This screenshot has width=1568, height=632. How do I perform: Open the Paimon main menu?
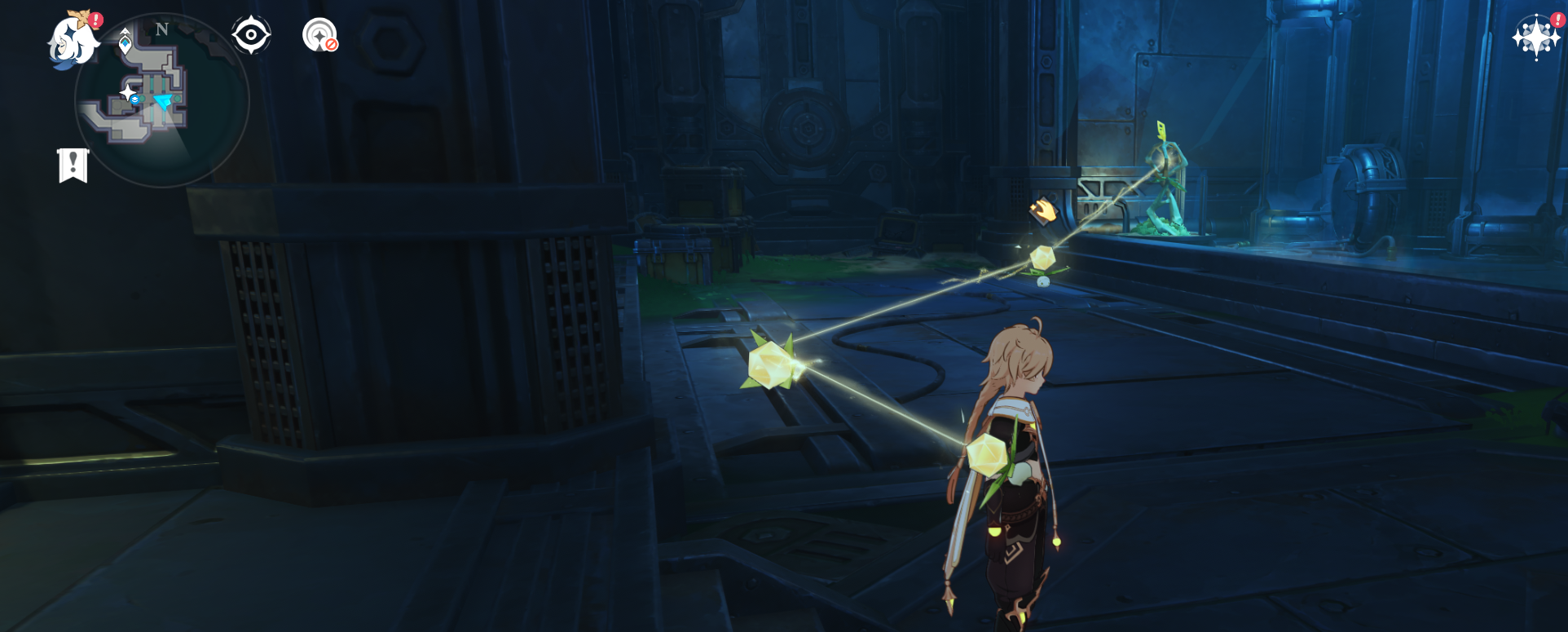point(72,41)
